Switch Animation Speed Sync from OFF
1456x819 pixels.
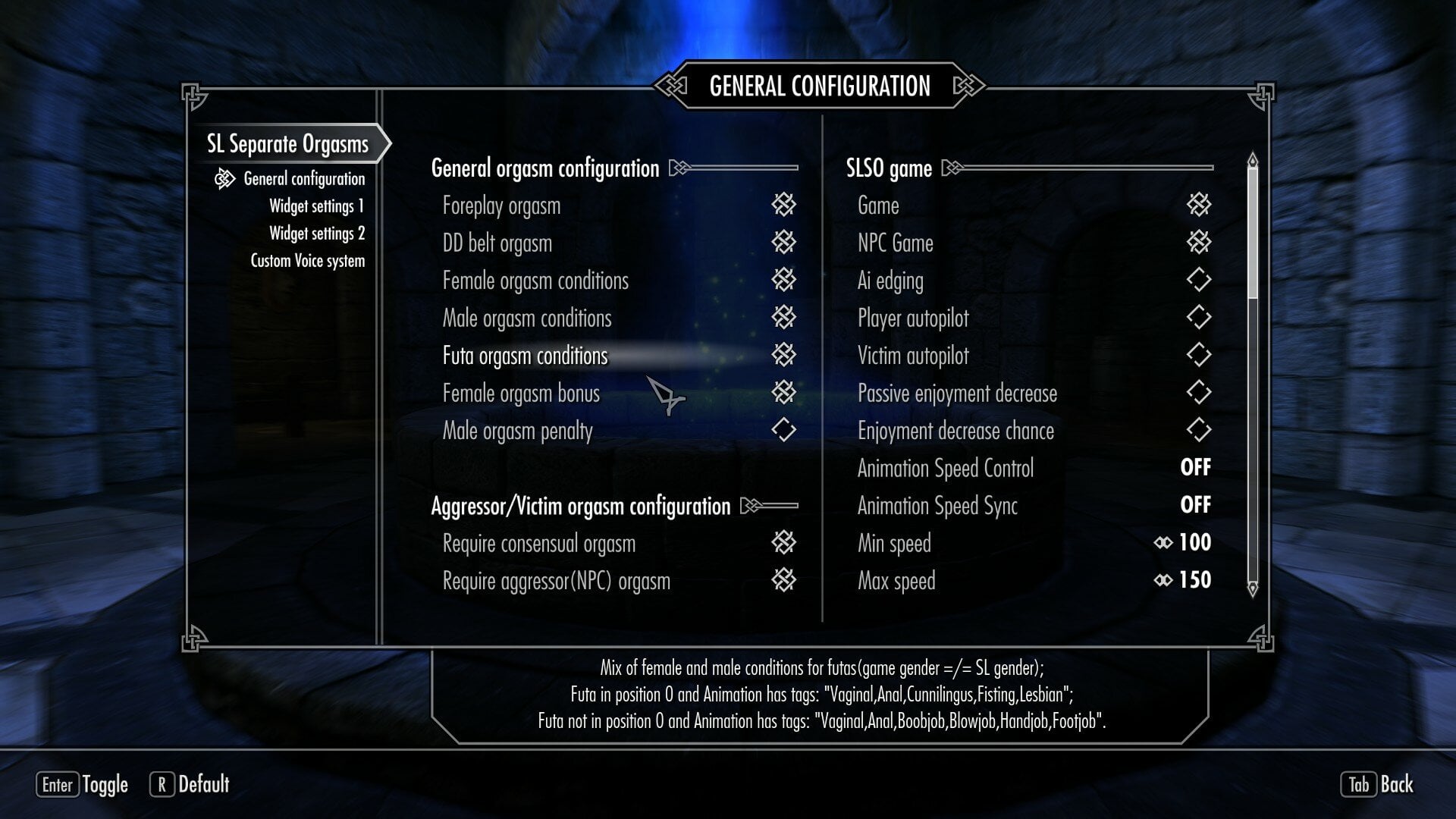pos(1195,505)
